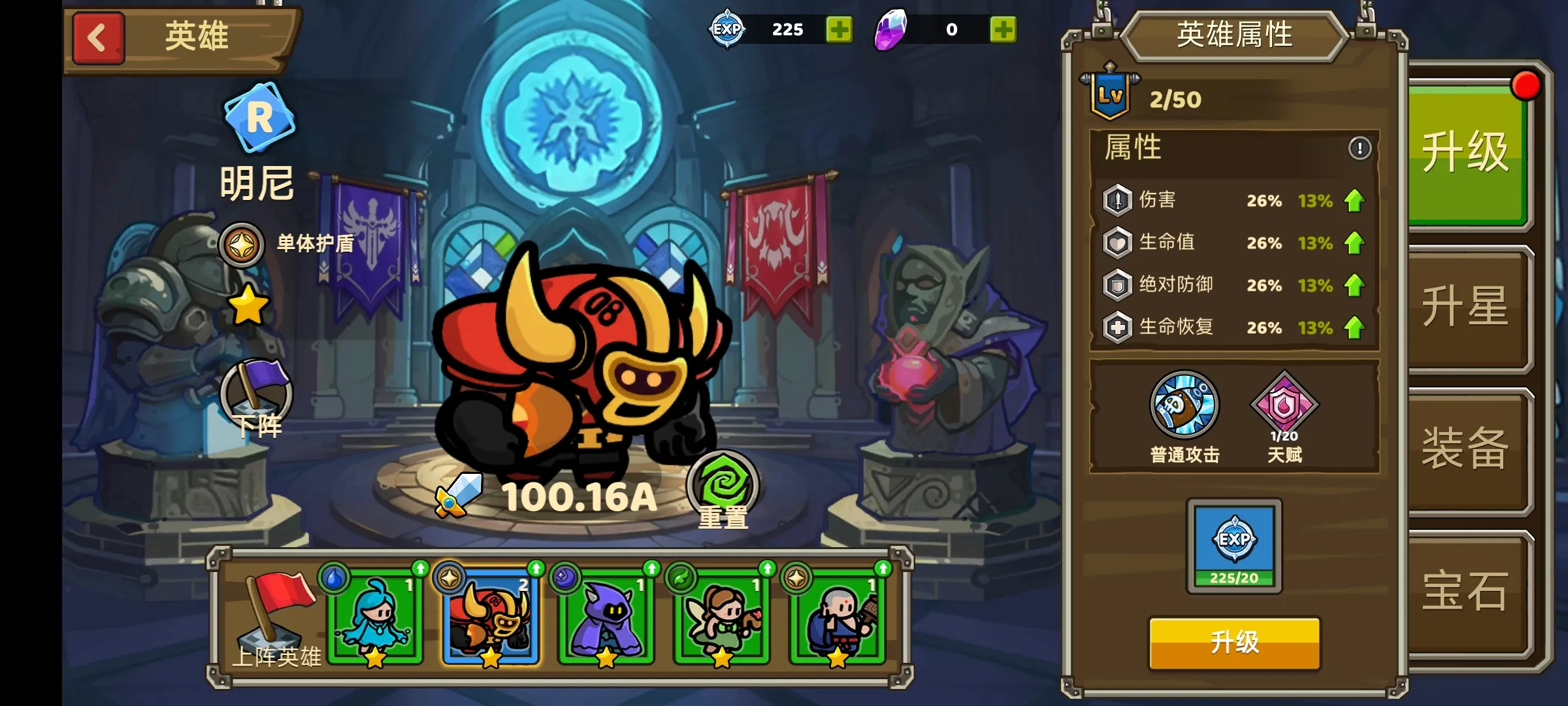Screen dimensions: 1568x706
Task: Open the 升星 tab
Action: [1466, 306]
